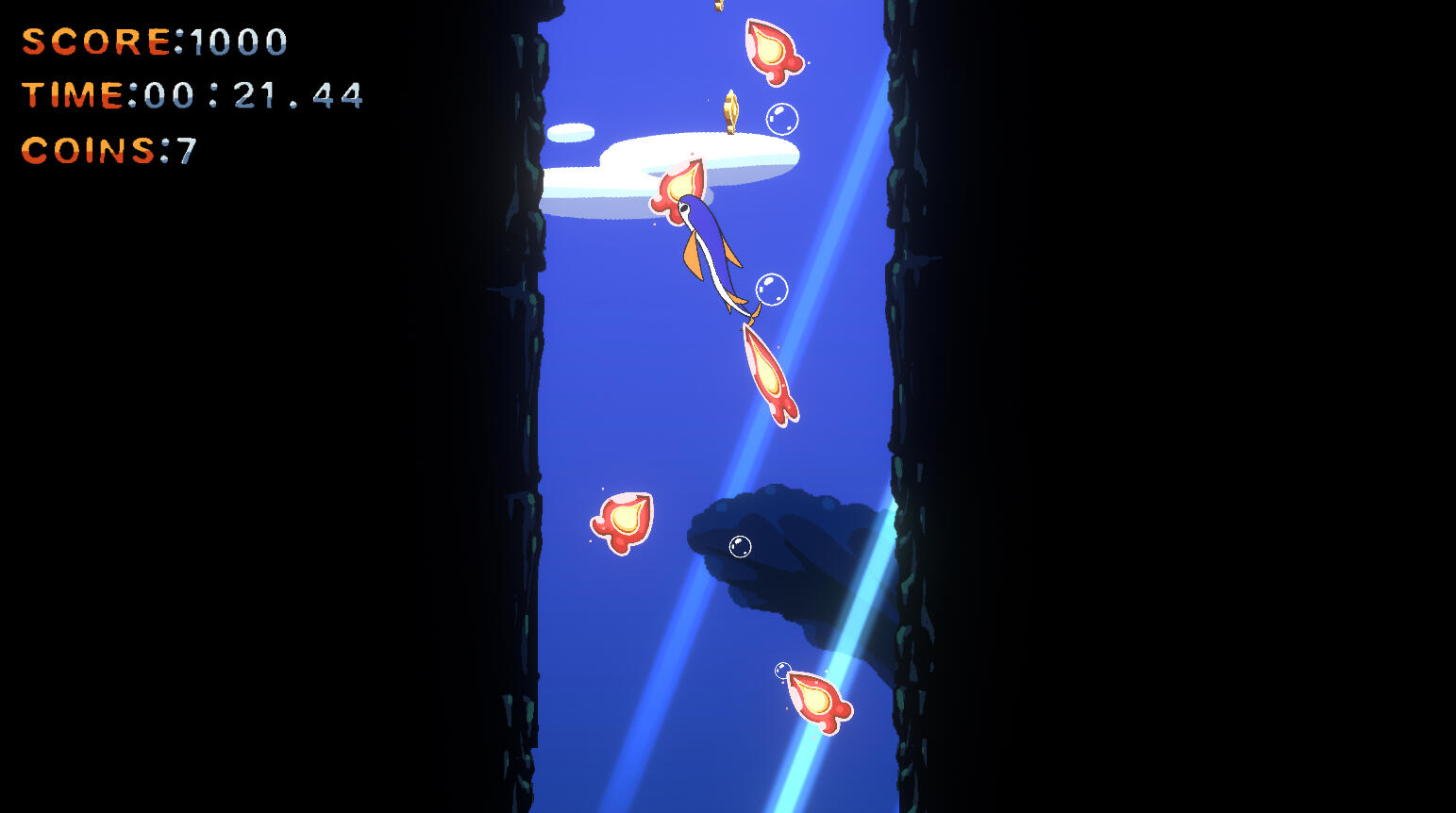
Task: Click the TIME:00:21.44 display
Action: (x=193, y=96)
